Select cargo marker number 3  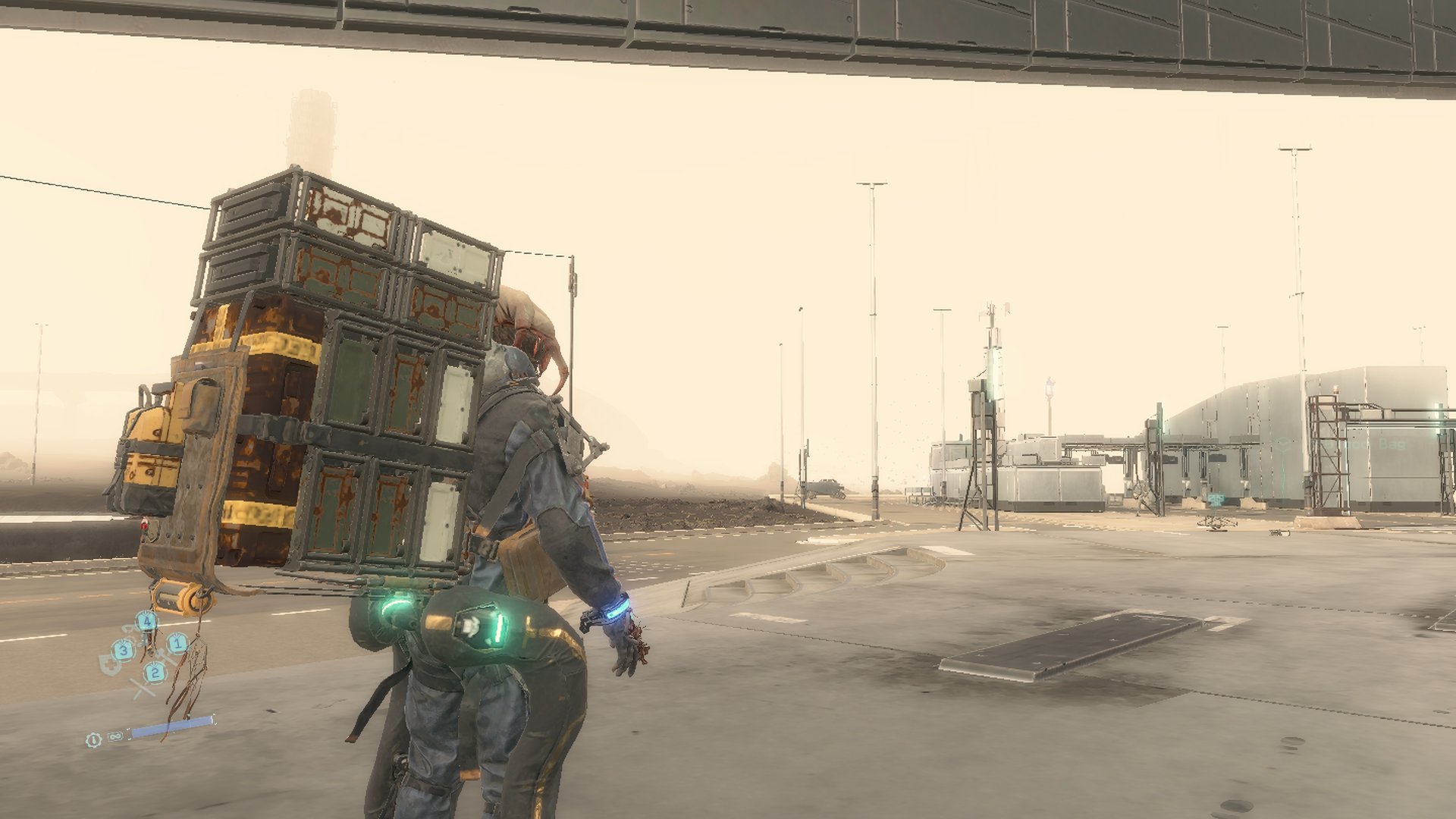tap(123, 650)
